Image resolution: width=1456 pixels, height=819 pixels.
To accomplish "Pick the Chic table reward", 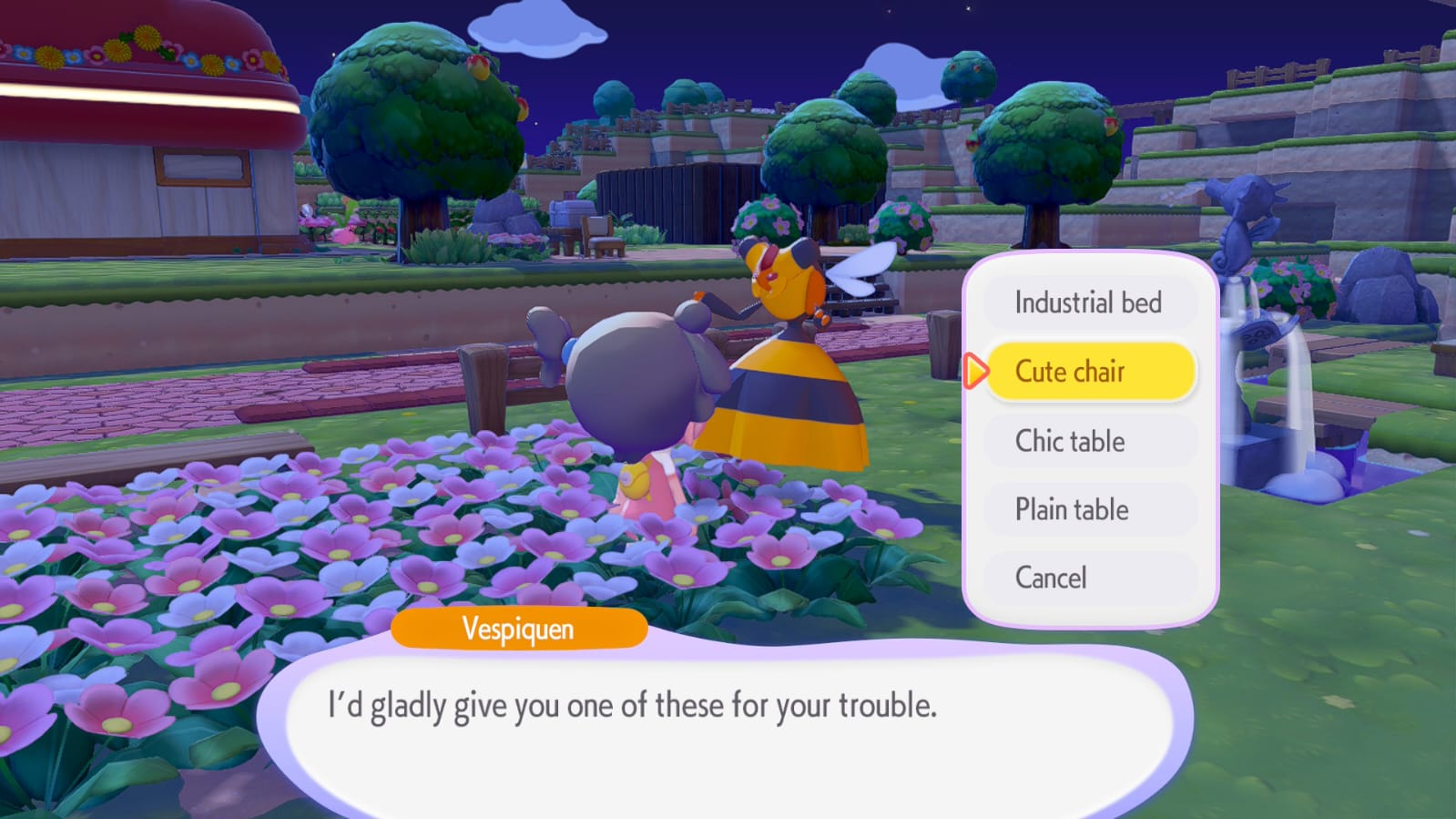I will 1089,441.
